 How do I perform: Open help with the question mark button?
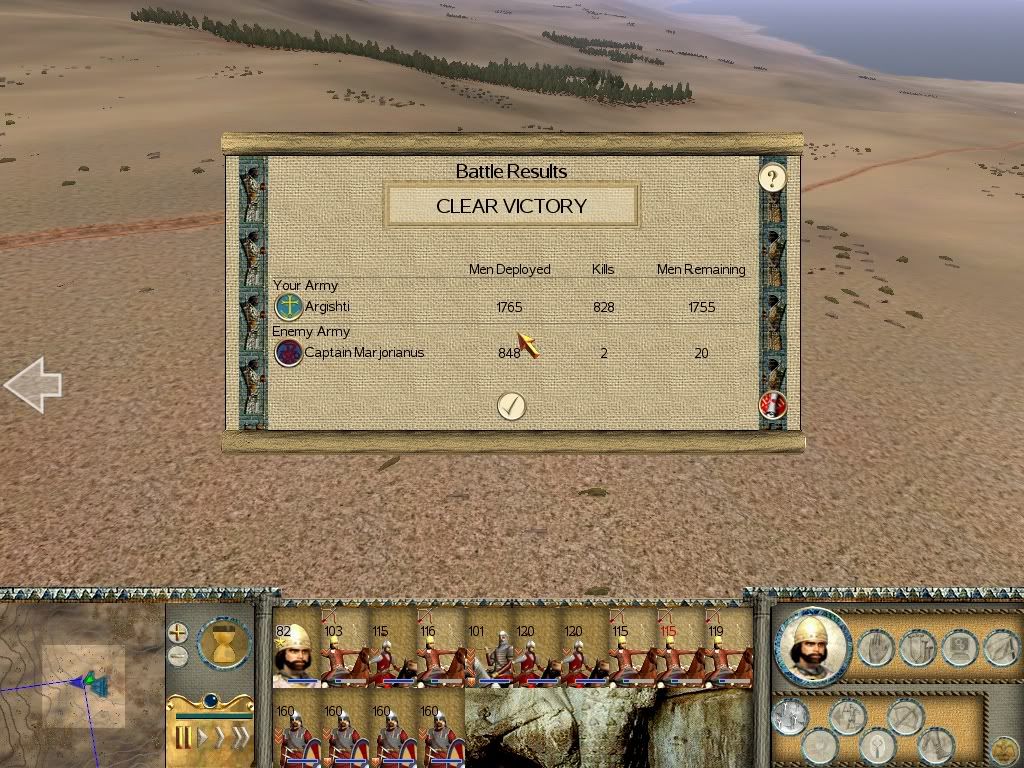click(772, 179)
